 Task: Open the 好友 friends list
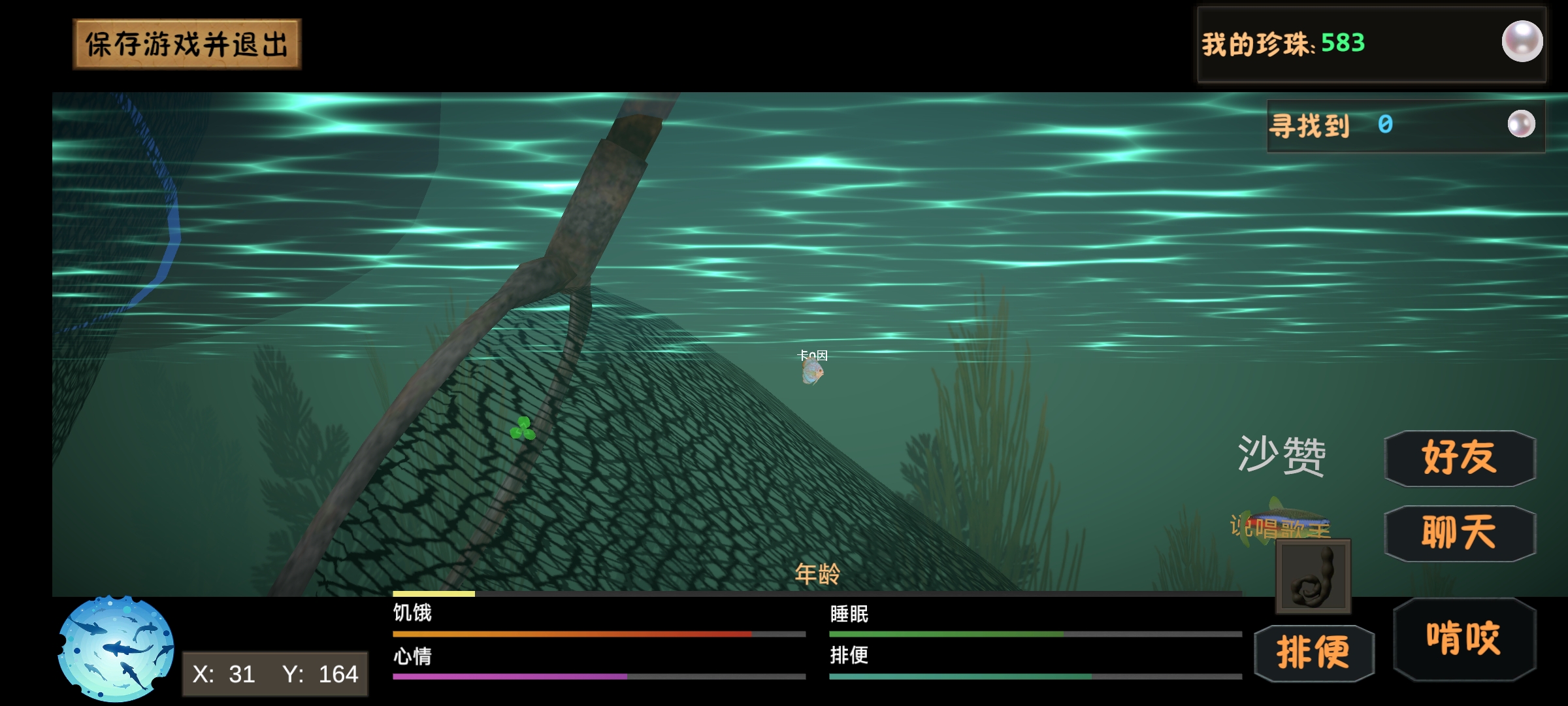(1460, 458)
